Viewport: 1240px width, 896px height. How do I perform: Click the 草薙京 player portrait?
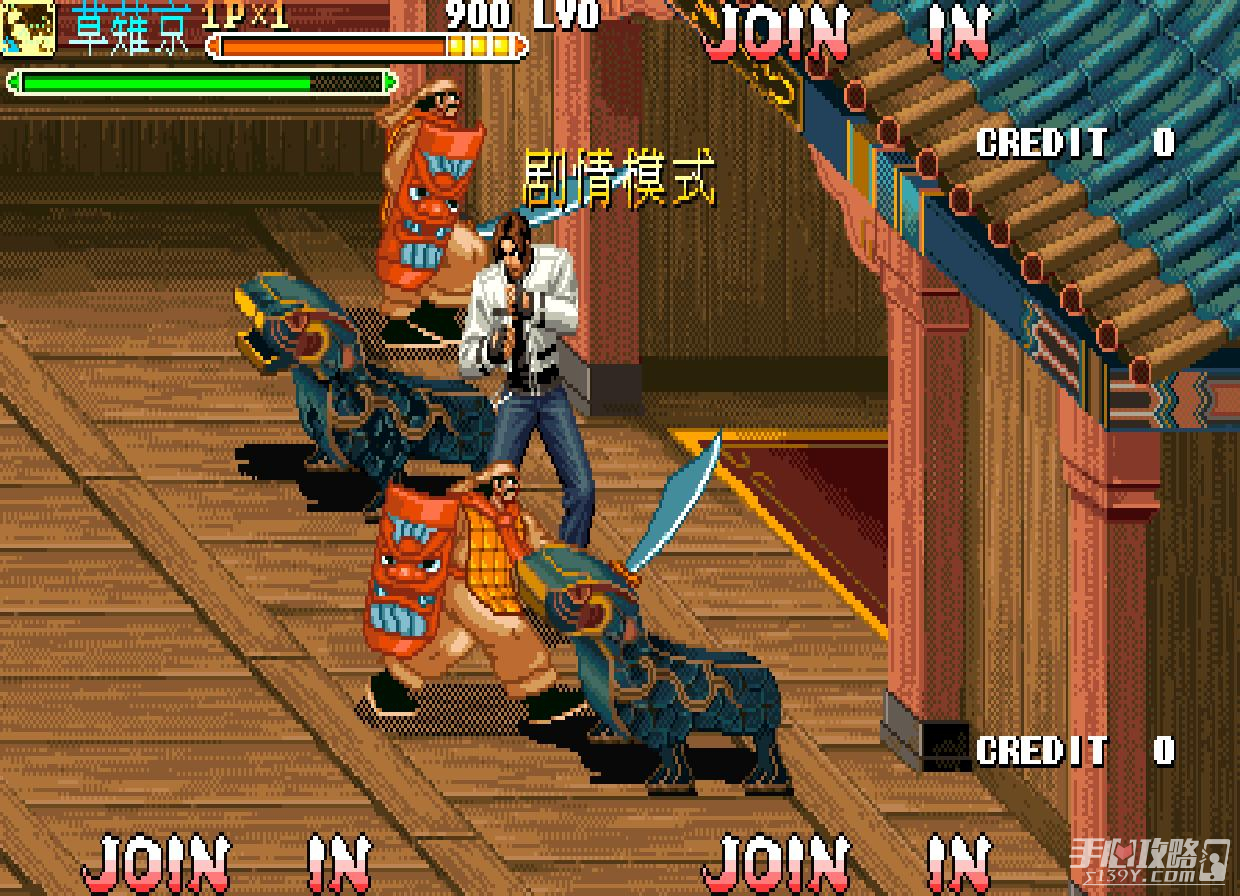pos(27,29)
